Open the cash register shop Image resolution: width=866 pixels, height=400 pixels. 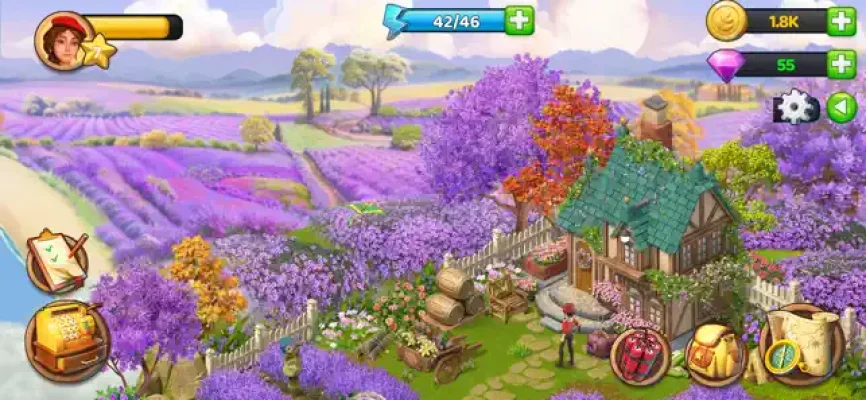coord(66,340)
